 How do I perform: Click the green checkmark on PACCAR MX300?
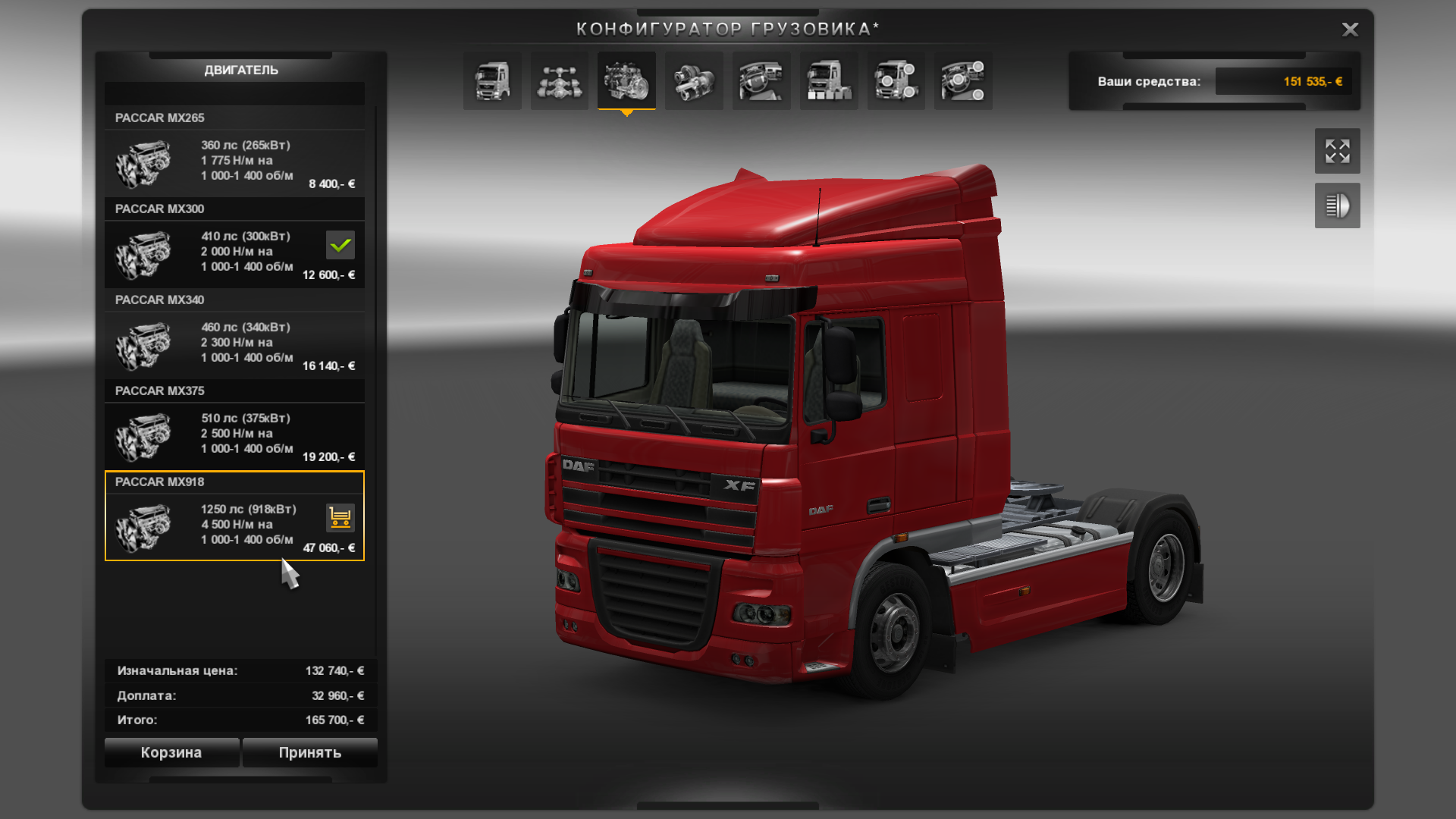click(x=340, y=244)
